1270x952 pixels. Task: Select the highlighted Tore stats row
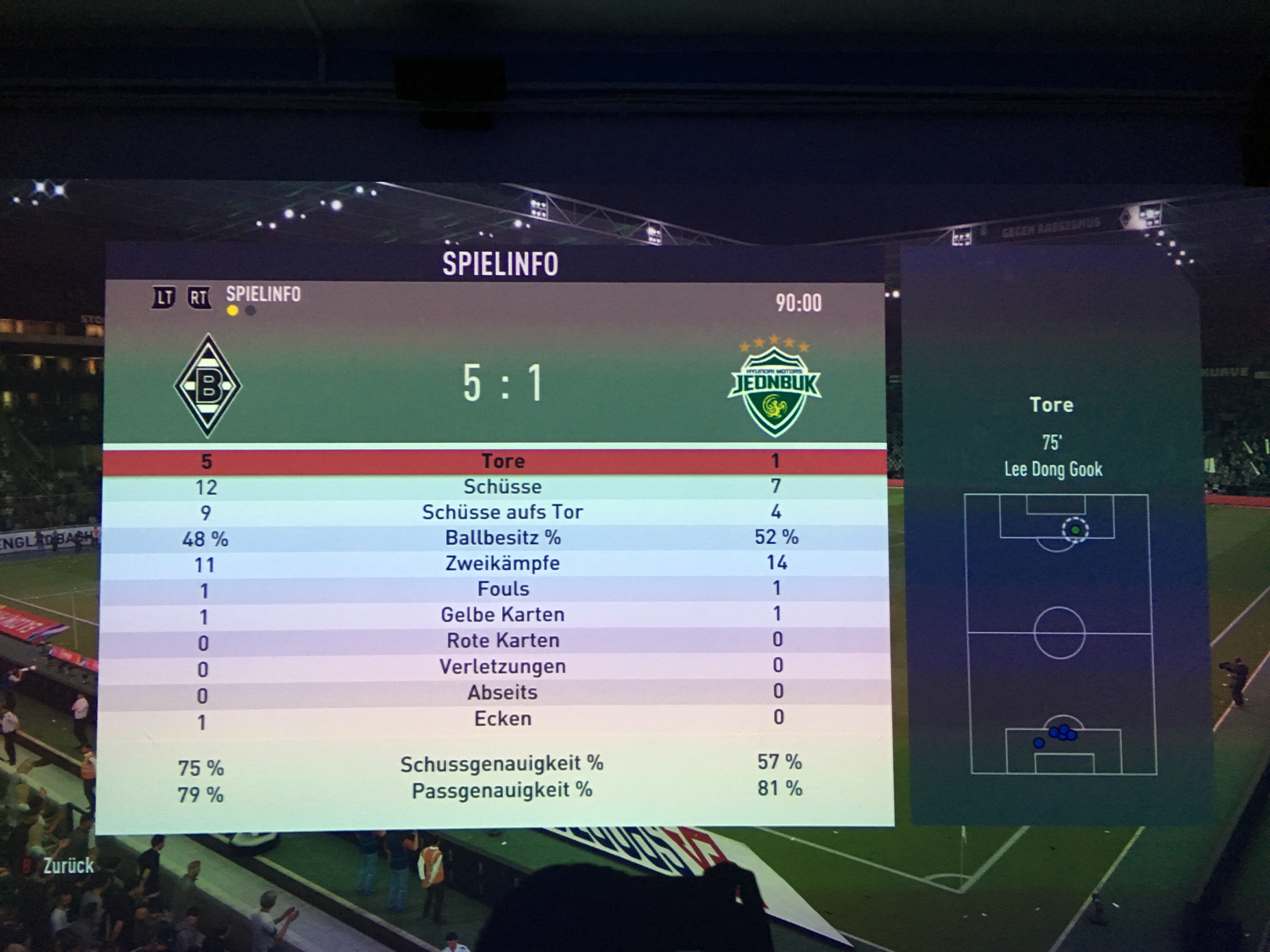tap(502, 461)
